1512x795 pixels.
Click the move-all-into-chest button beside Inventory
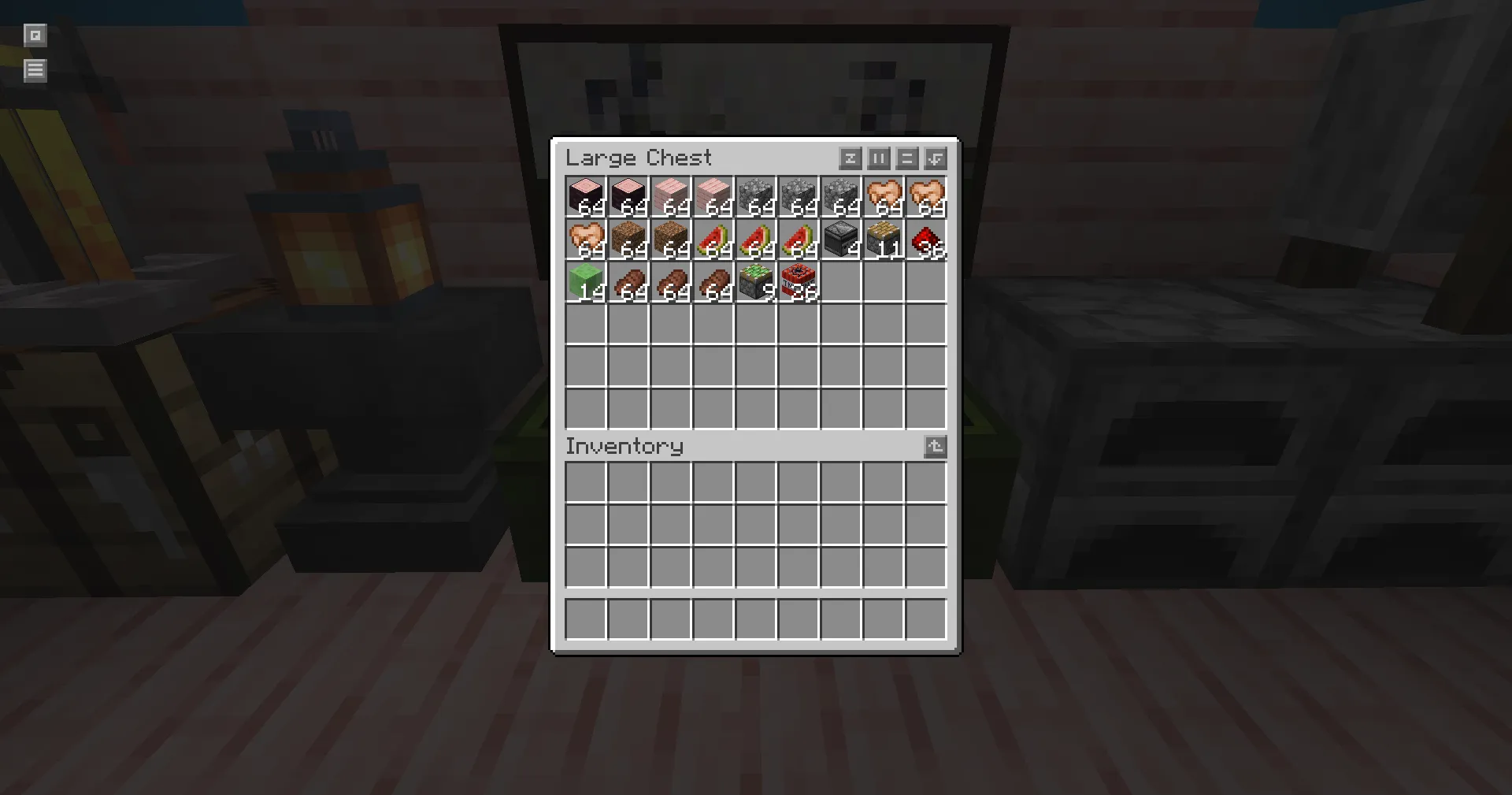click(935, 447)
